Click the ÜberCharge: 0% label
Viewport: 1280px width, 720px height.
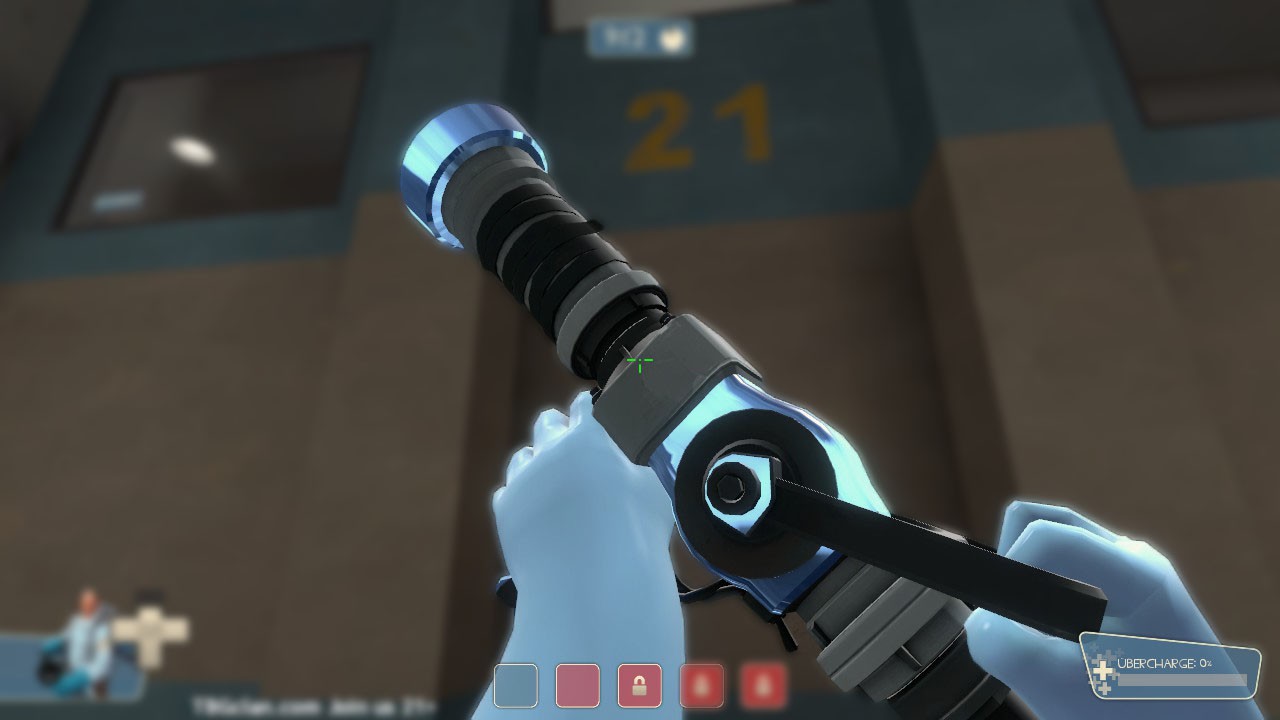pos(1163,663)
